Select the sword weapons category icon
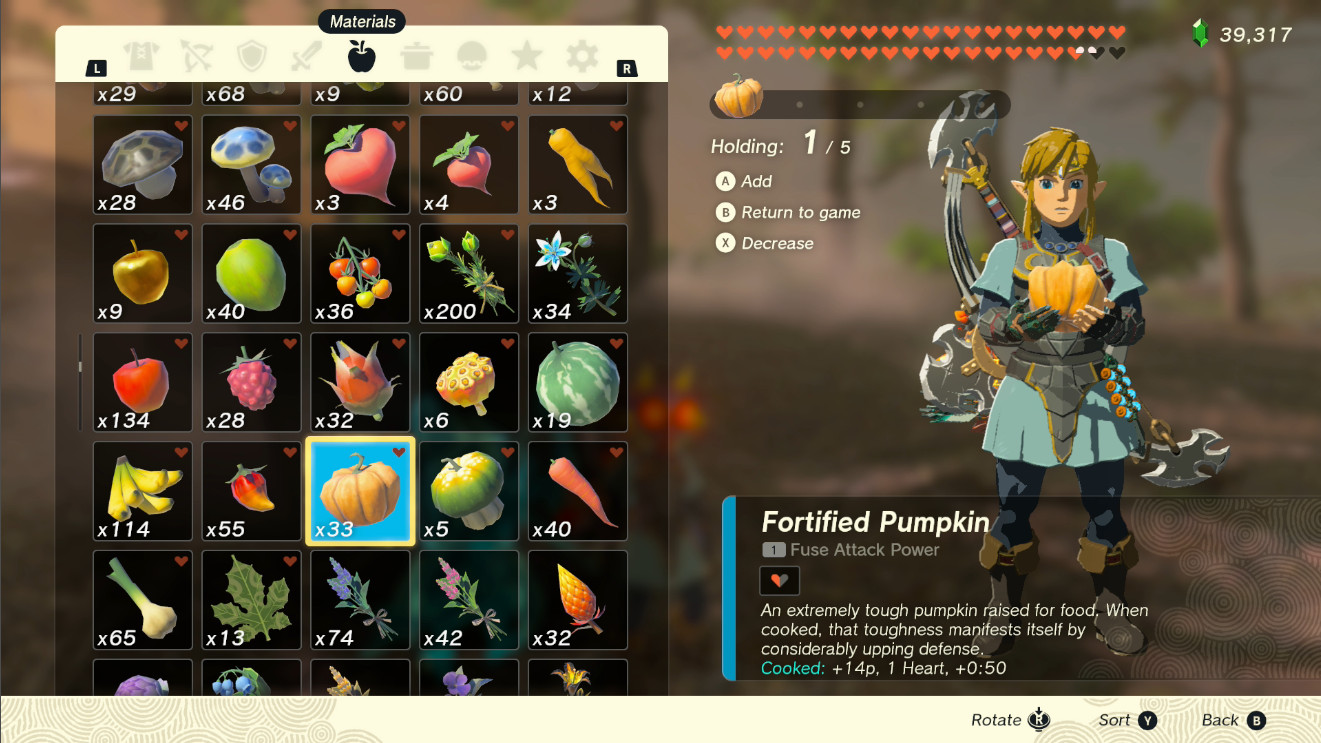Screen dimensions: 1321x743 click(306, 57)
